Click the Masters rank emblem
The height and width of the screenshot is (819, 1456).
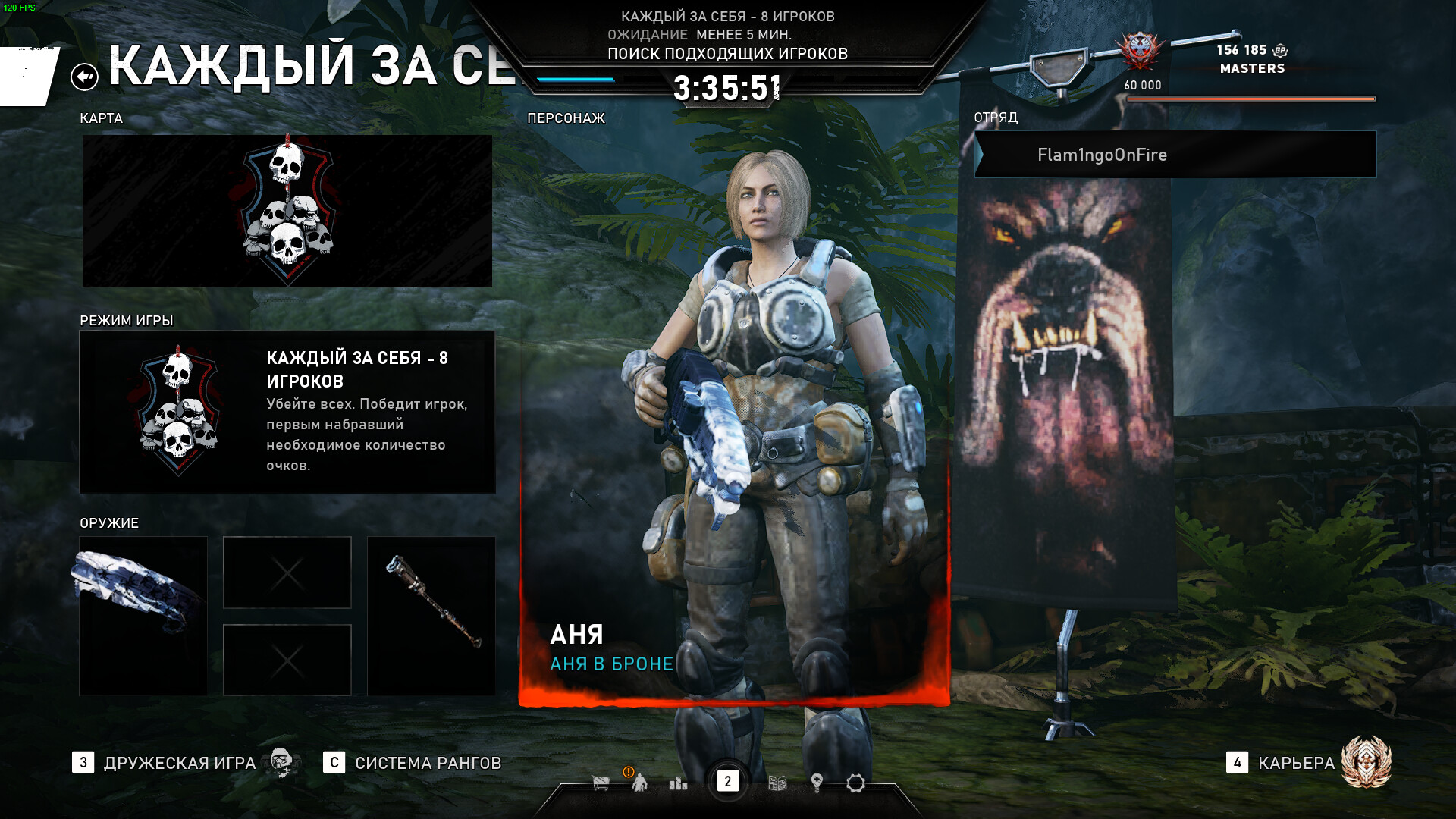click(1139, 52)
